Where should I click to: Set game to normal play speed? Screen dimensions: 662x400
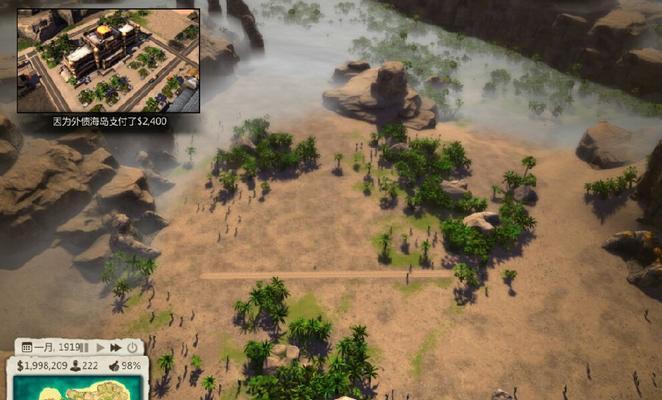pos(100,347)
